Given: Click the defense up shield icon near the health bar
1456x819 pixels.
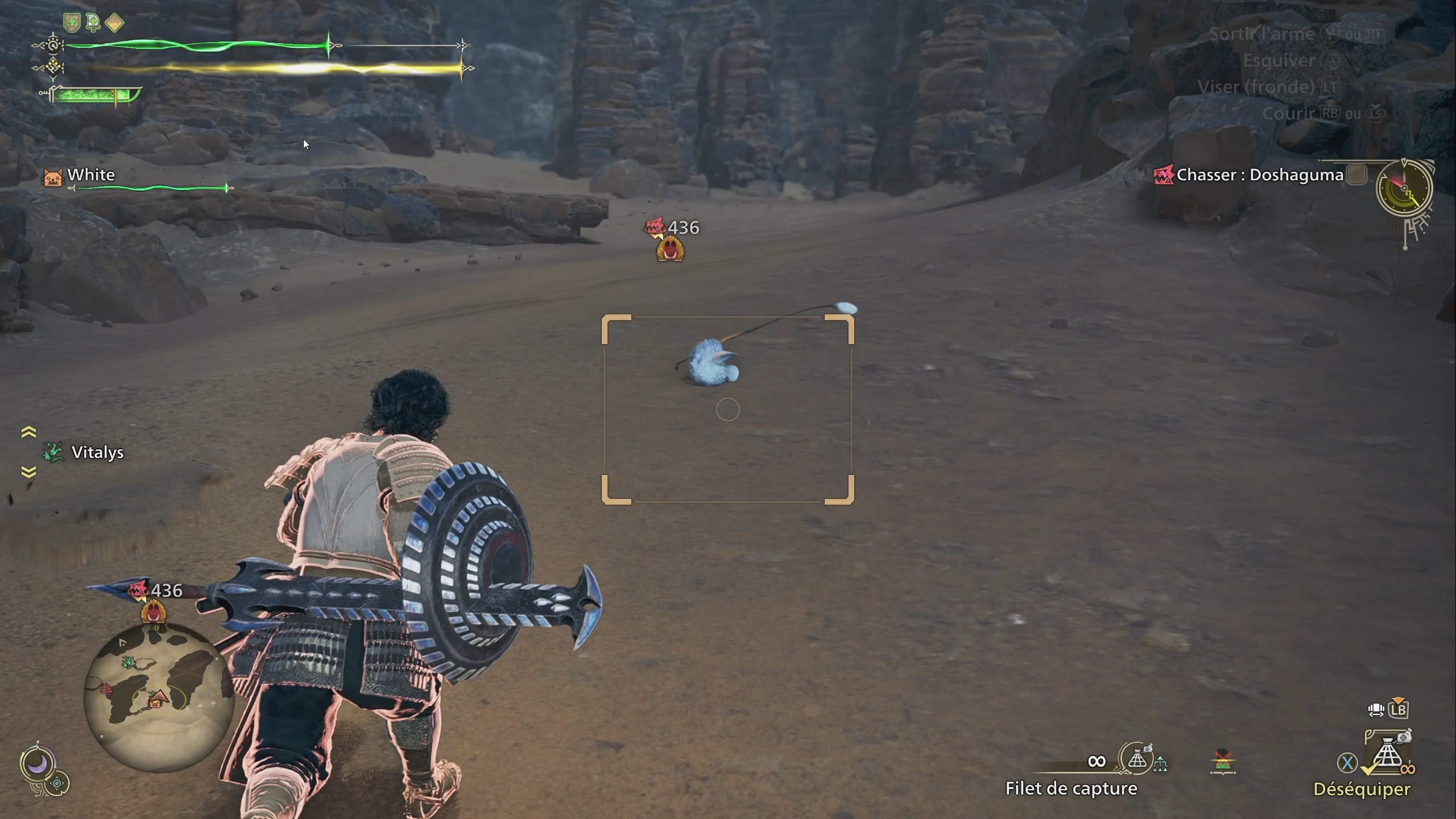Looking at the screenshot, I should 72,23.
